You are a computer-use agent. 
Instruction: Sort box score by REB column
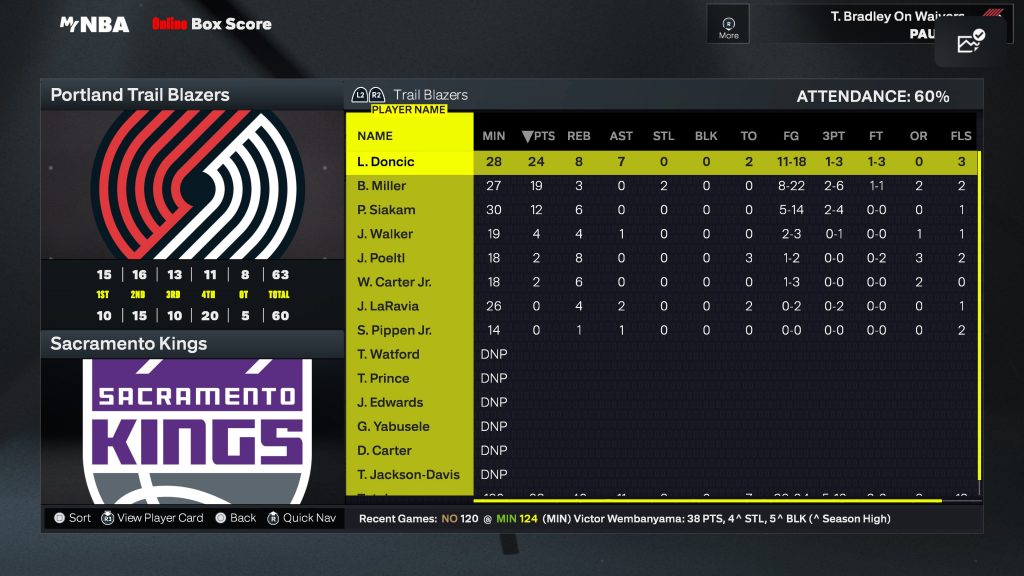pyautogui.click(x=579, y=136)
